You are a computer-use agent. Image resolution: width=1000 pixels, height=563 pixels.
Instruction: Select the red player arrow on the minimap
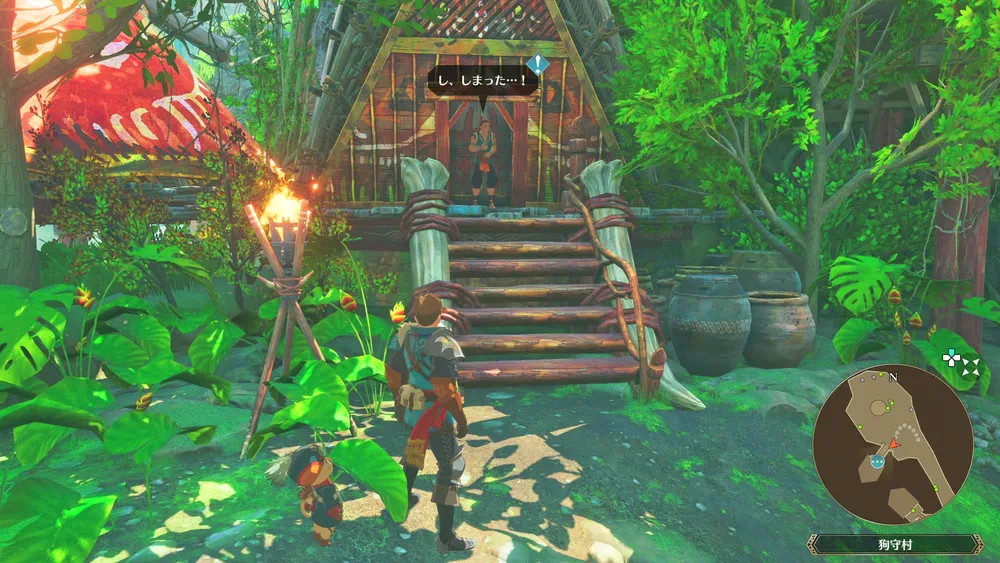[895, 442]
